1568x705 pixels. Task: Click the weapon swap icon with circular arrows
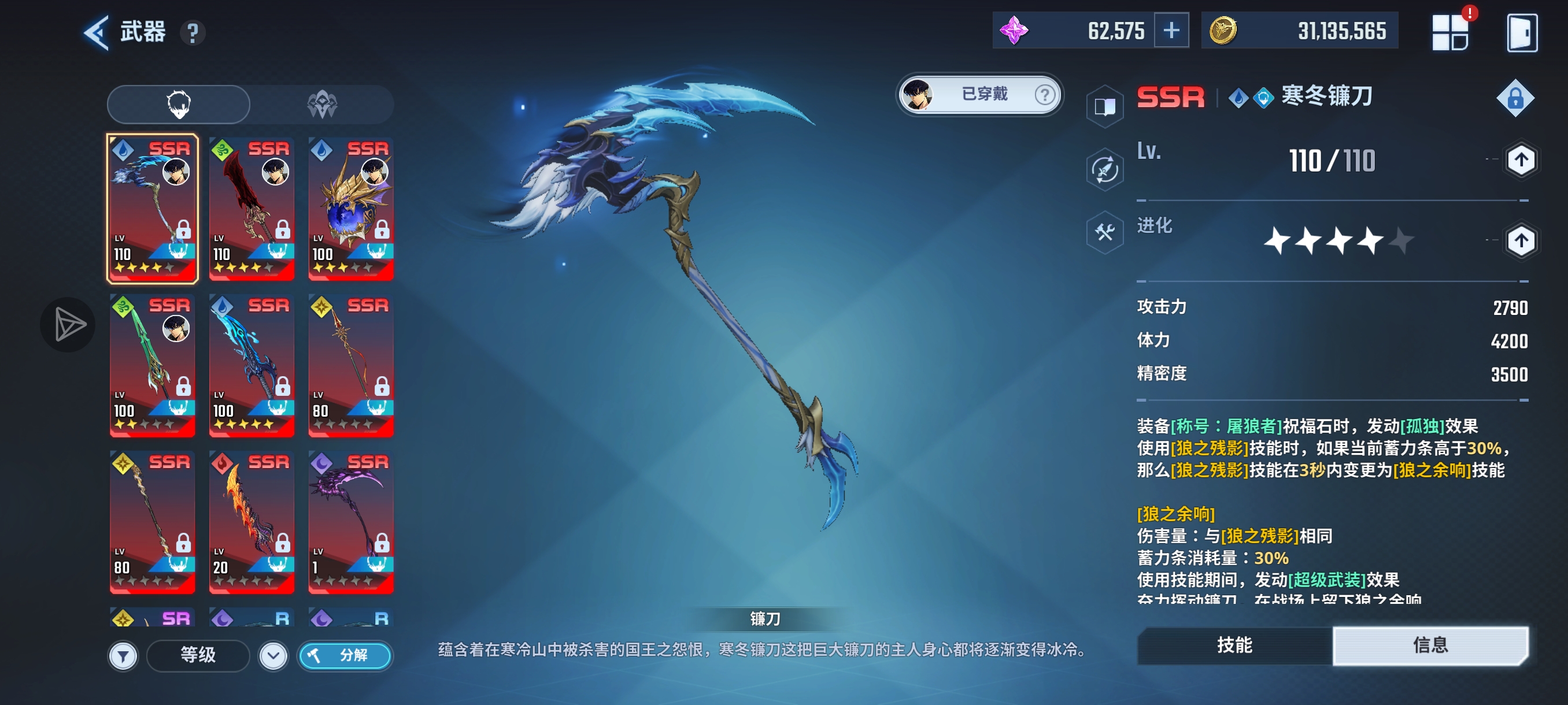pyautogui.click(x=1104, y=170)
